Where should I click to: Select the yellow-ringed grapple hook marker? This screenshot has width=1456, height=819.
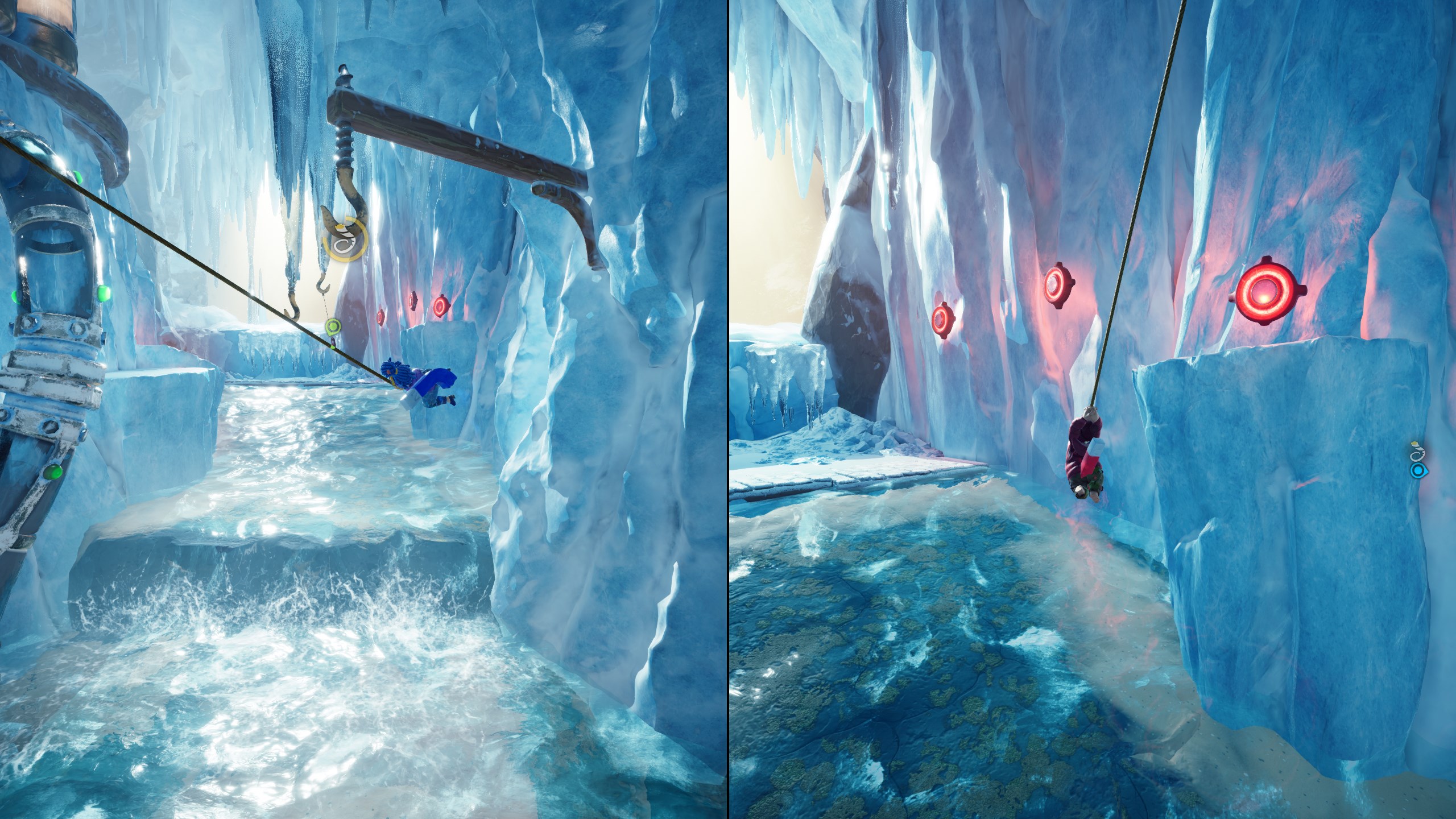click(345, 242)
